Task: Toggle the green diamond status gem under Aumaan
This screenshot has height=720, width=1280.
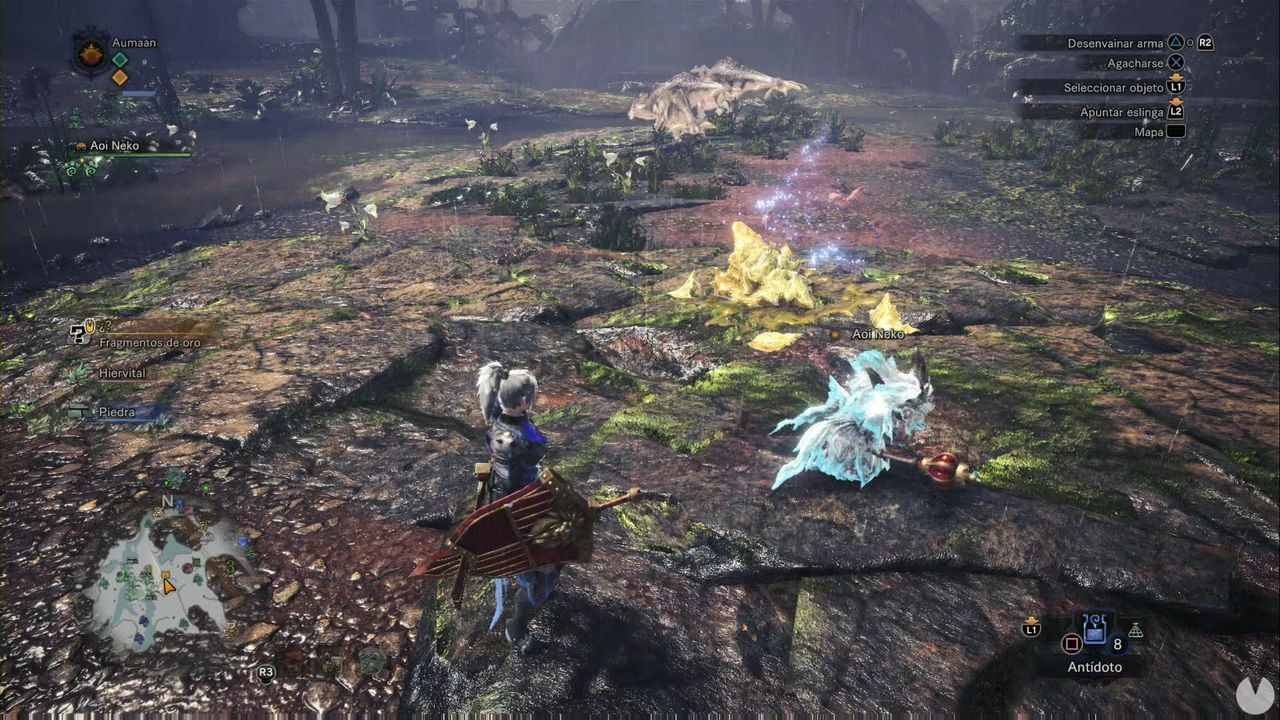Action: pos(120,60)
